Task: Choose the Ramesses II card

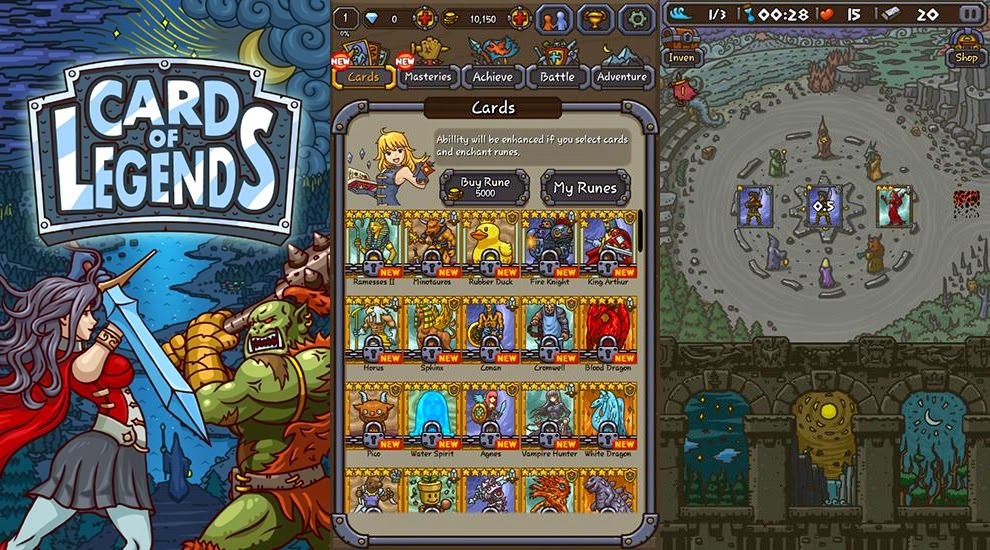Action: pyautogui.click(x=373, y=247)
